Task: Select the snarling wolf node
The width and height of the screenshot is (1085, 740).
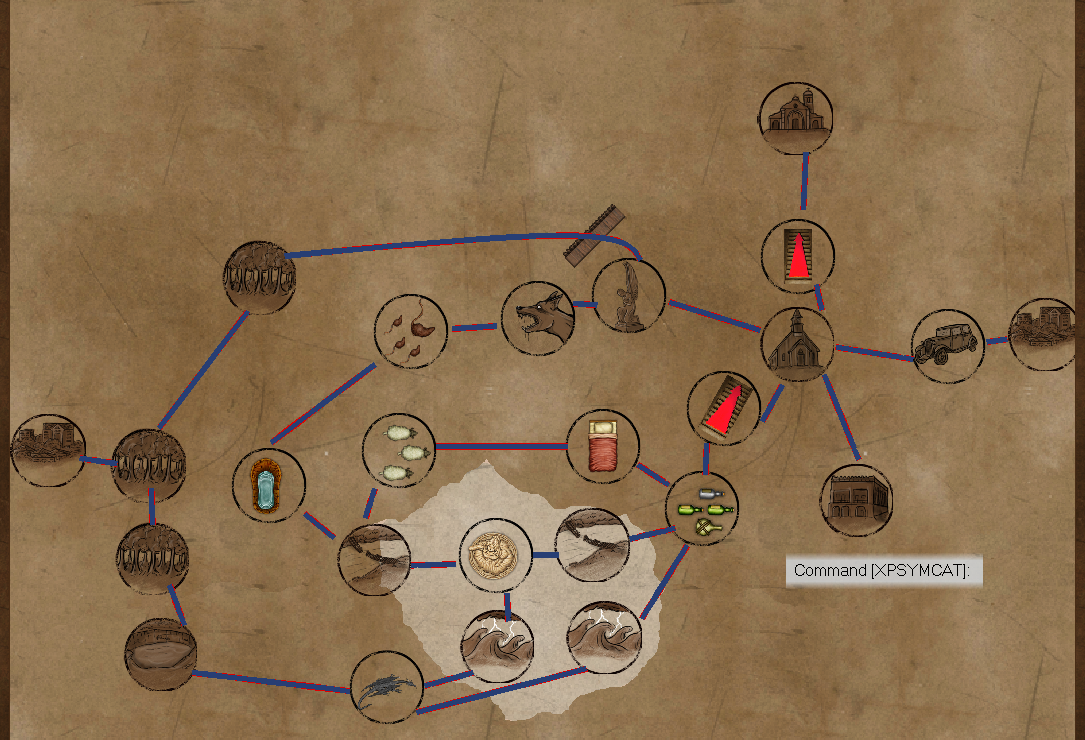Action: tap(538, 318)
